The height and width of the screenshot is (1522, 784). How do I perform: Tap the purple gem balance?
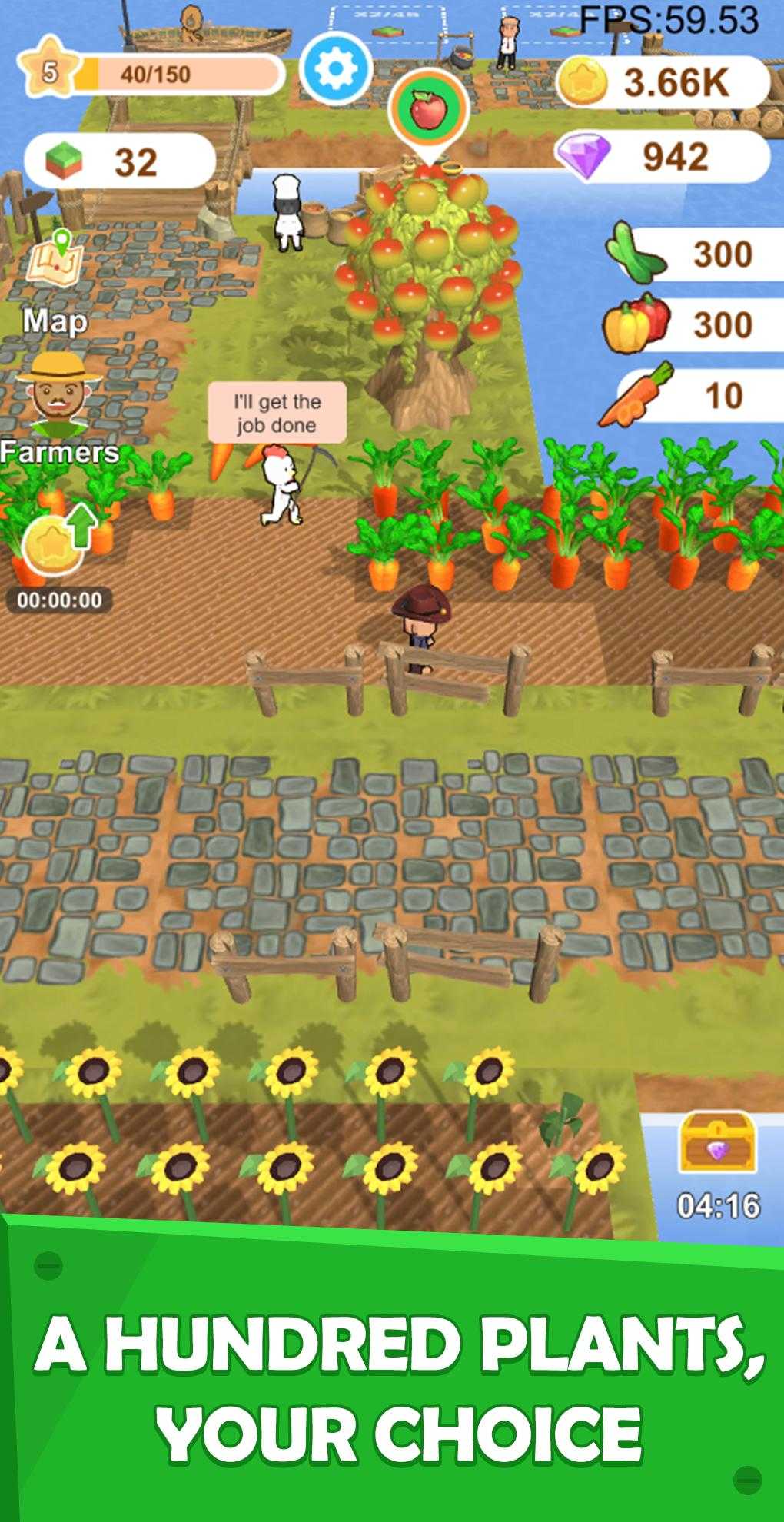(661, 156)
